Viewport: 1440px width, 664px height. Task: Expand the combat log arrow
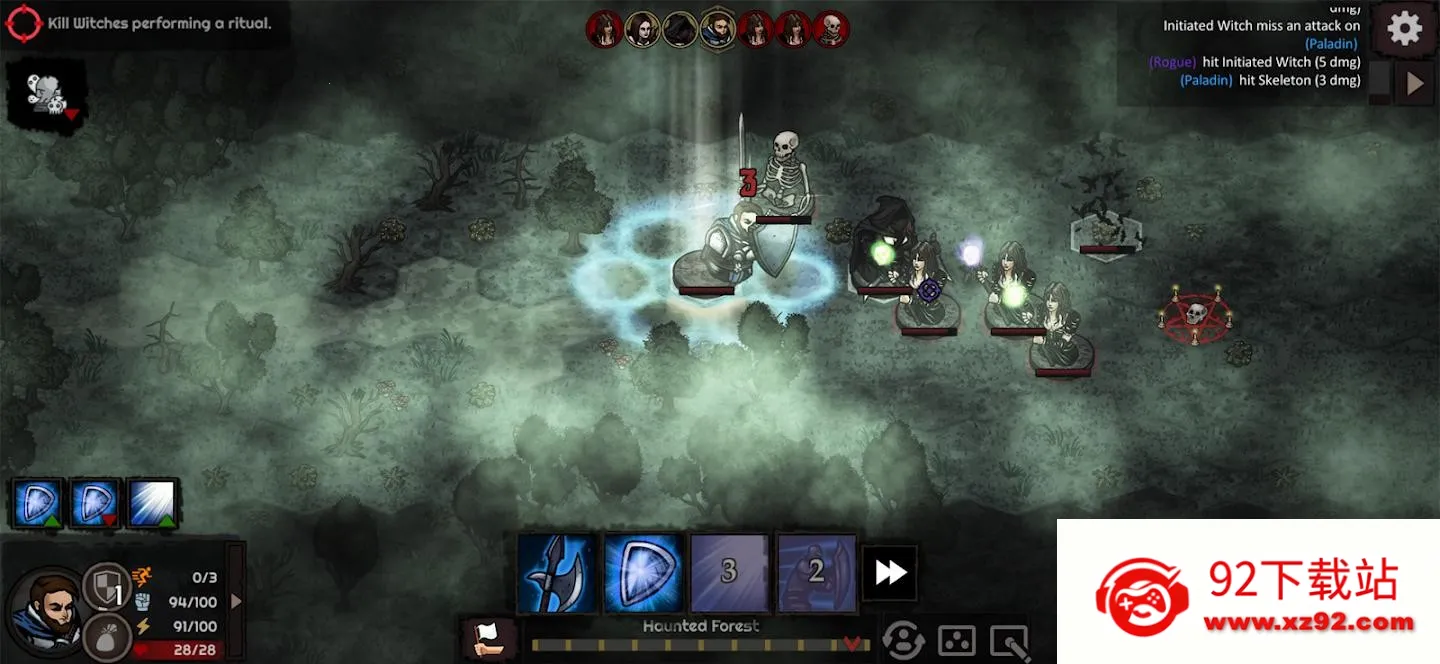(x=1414, y=84)
